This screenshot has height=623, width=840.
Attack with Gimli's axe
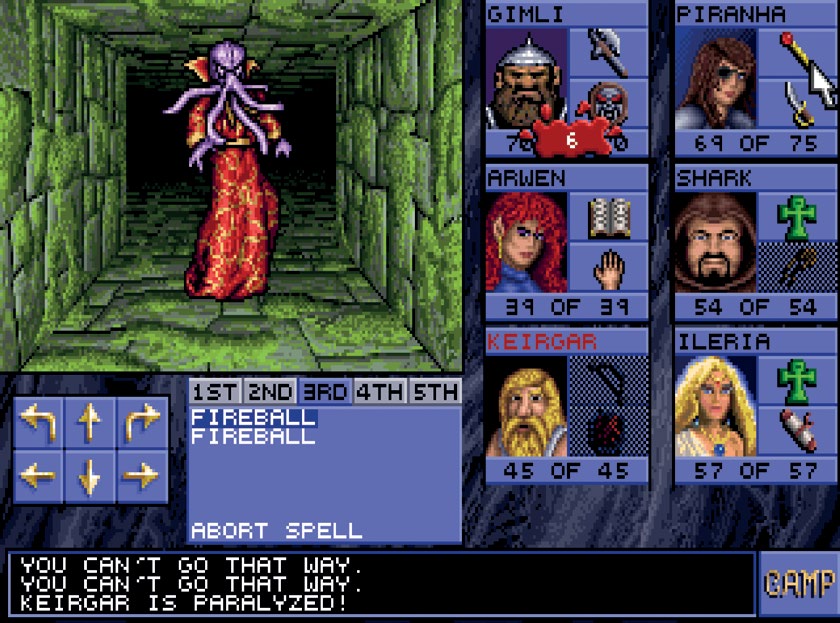[608, 52]
